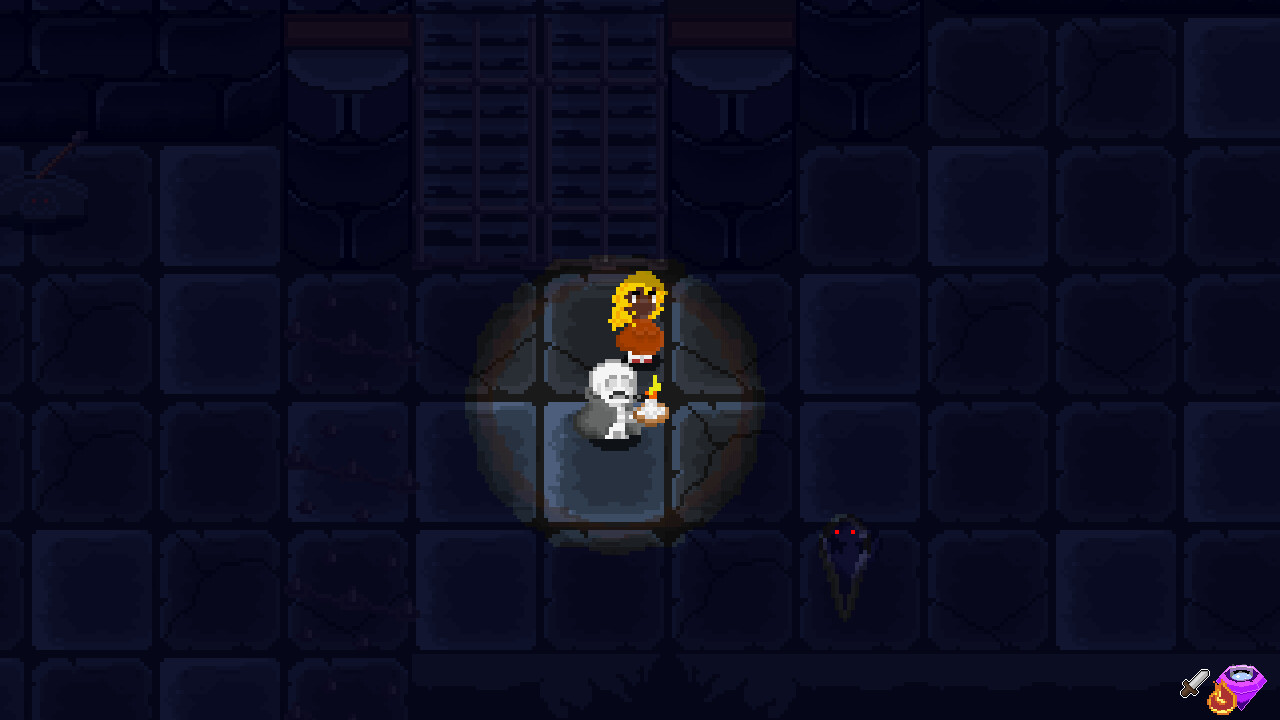Click the red-eyed shadow creature
1280x720 pixels.
tap(843, 555)
